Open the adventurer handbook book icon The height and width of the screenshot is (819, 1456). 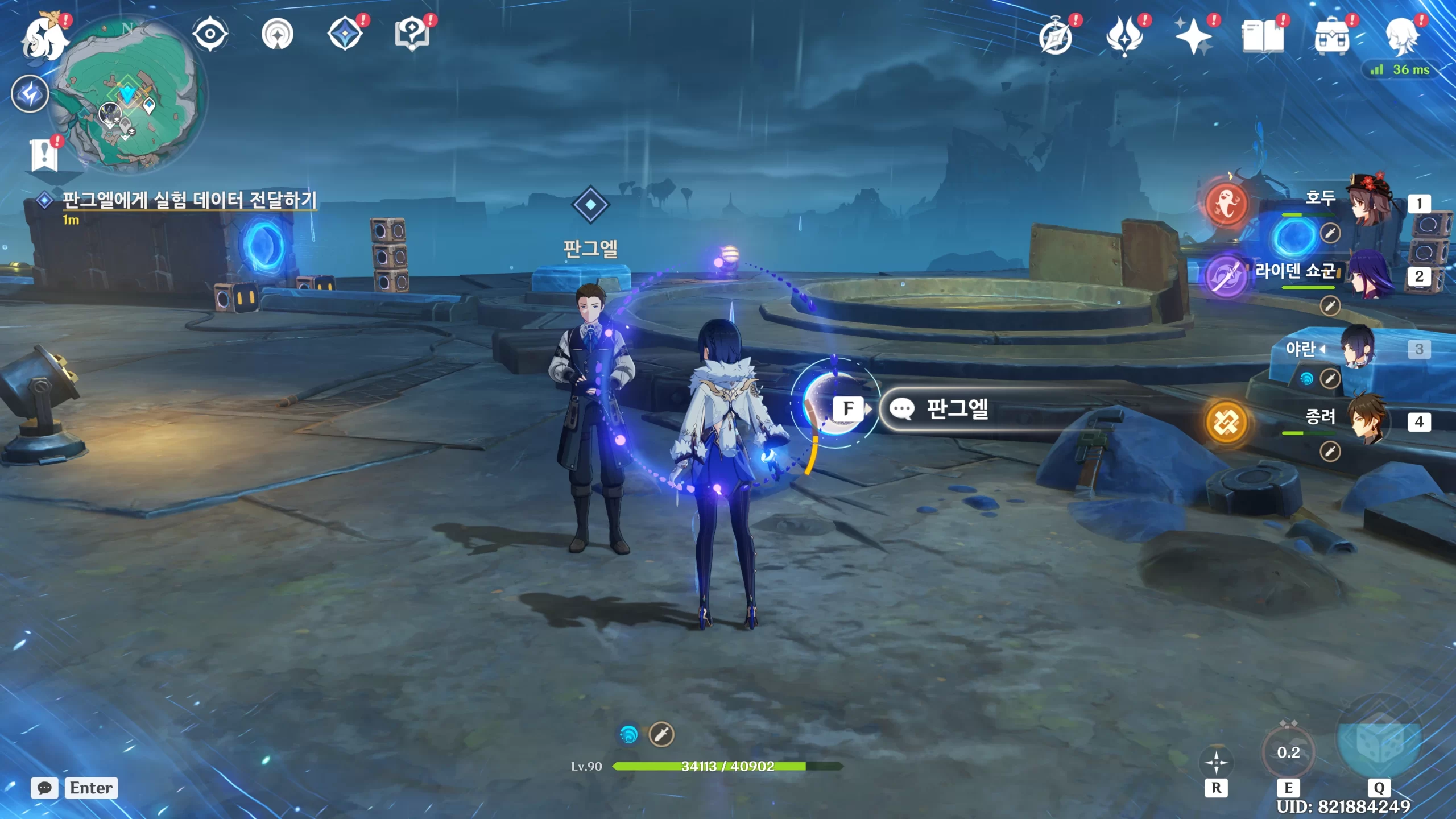(1263, 36)
